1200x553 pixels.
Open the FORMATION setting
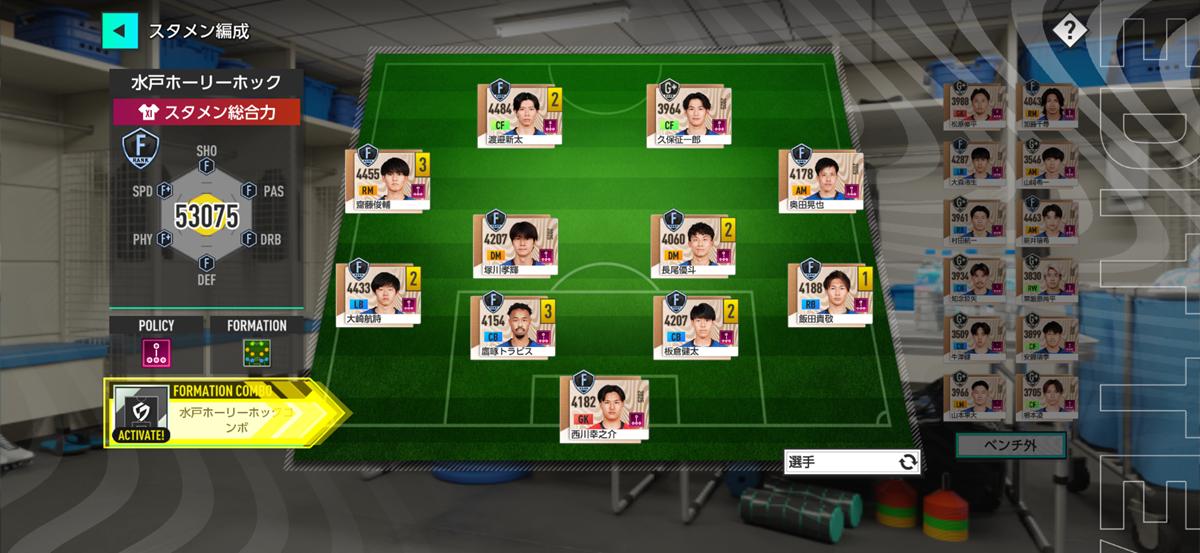click(256, 351)
